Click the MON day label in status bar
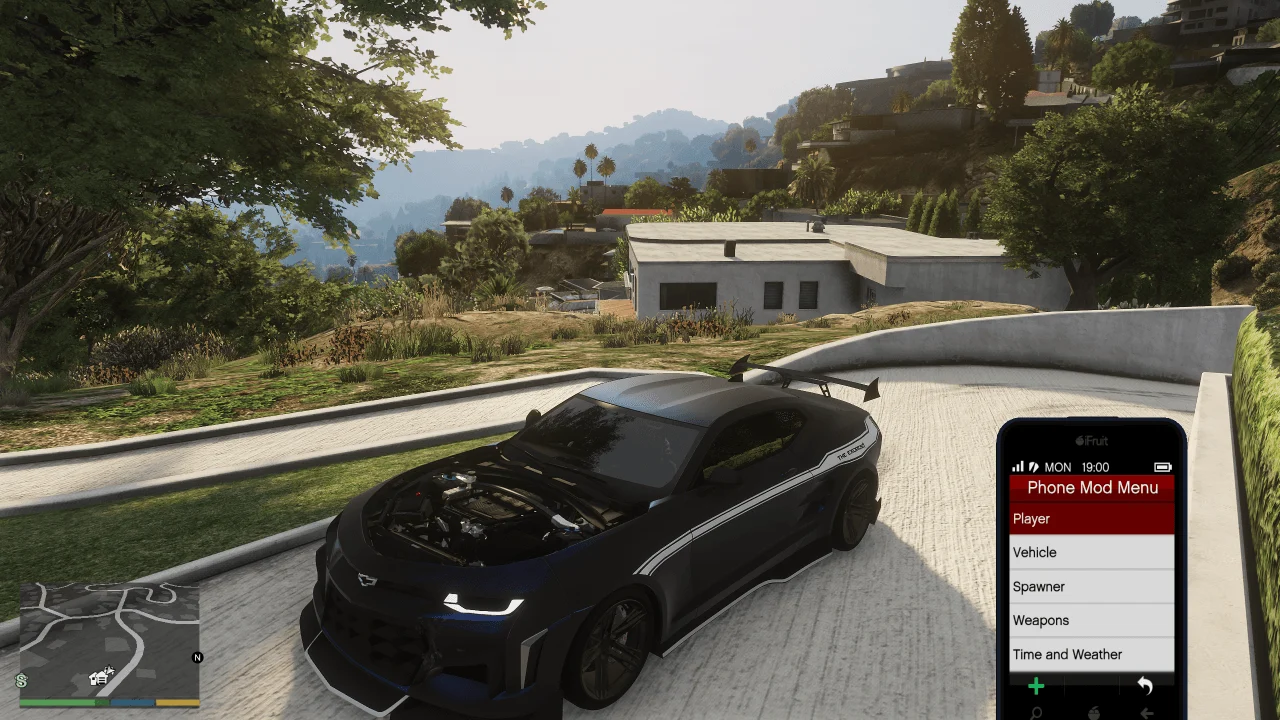Viewport: 1280px width, 720px height. click(1059, 466)
